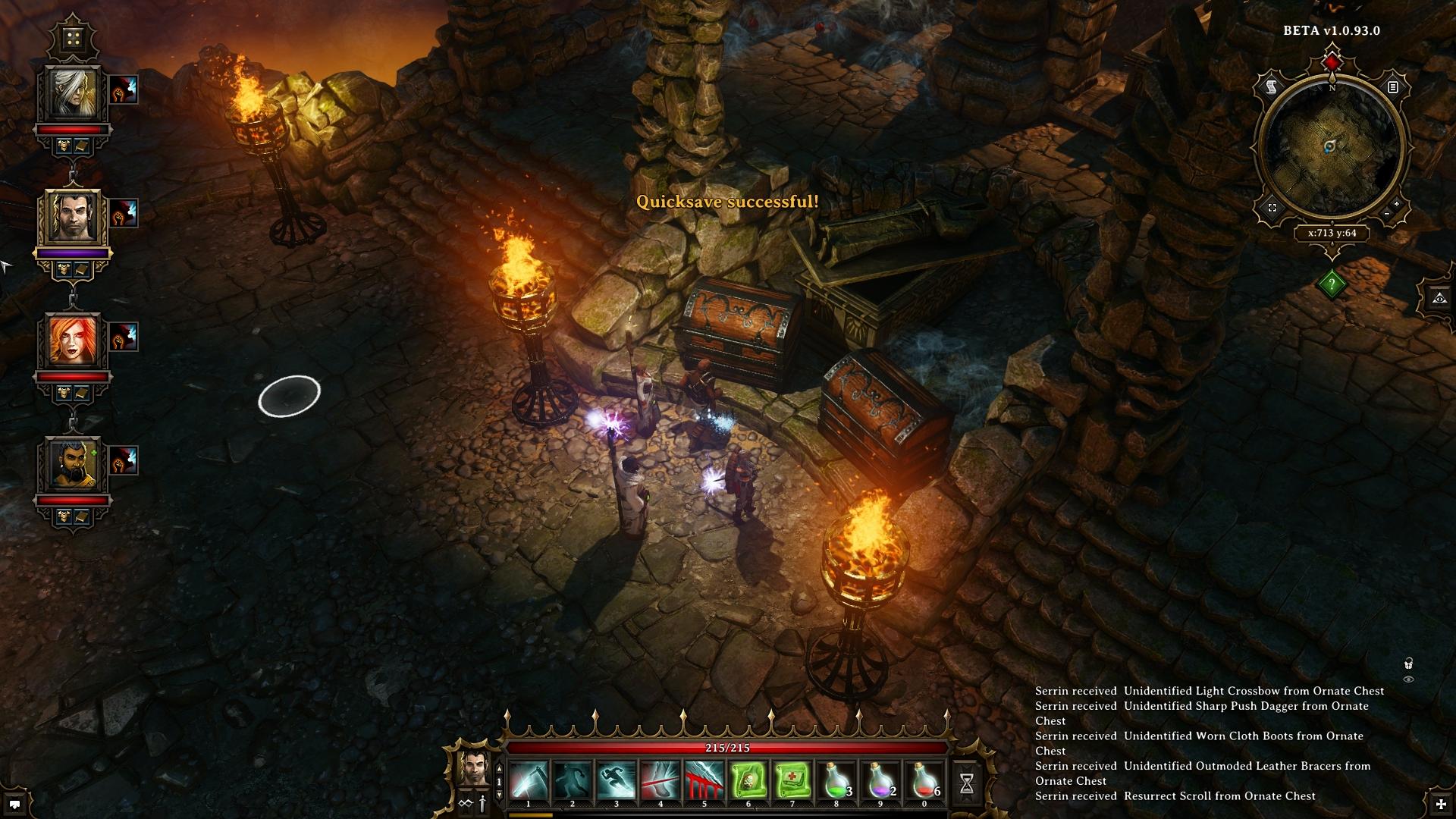Click the hourglass end-turn button
Screen dimensions: 1456x819
coord(967,784)
